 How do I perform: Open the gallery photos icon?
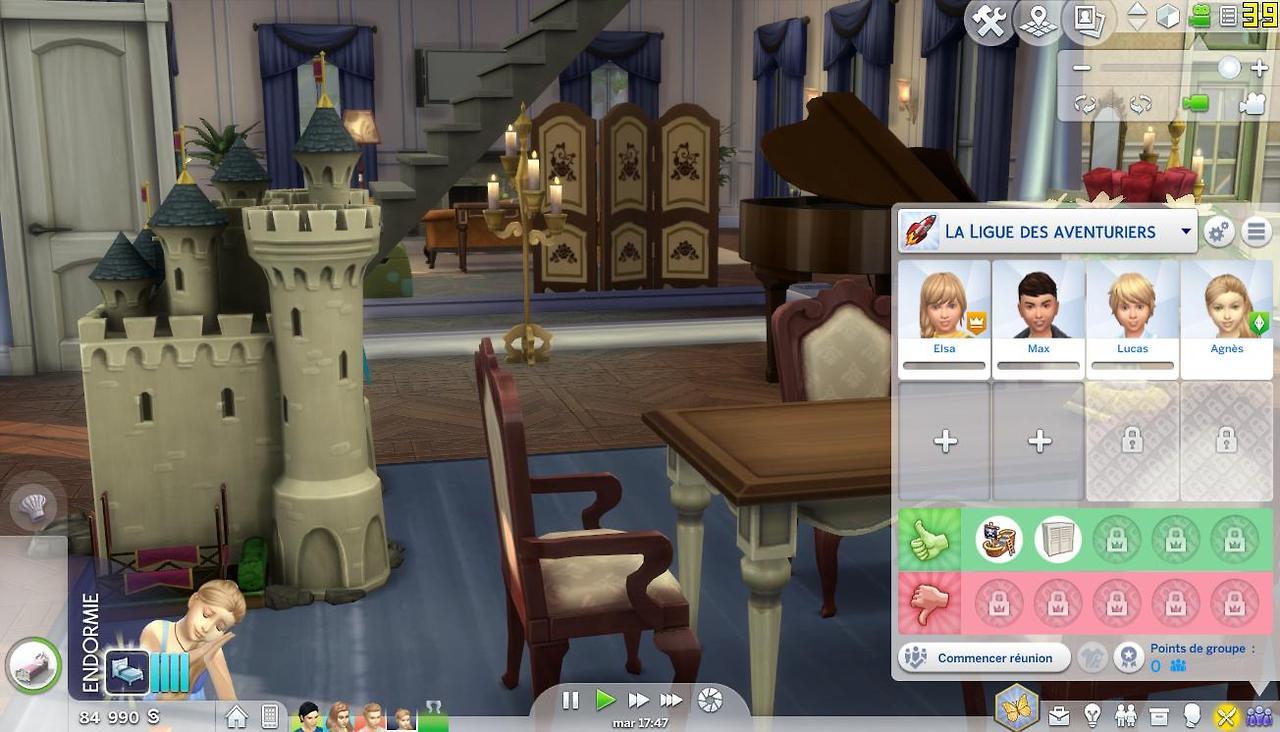tap(1086, 21)
